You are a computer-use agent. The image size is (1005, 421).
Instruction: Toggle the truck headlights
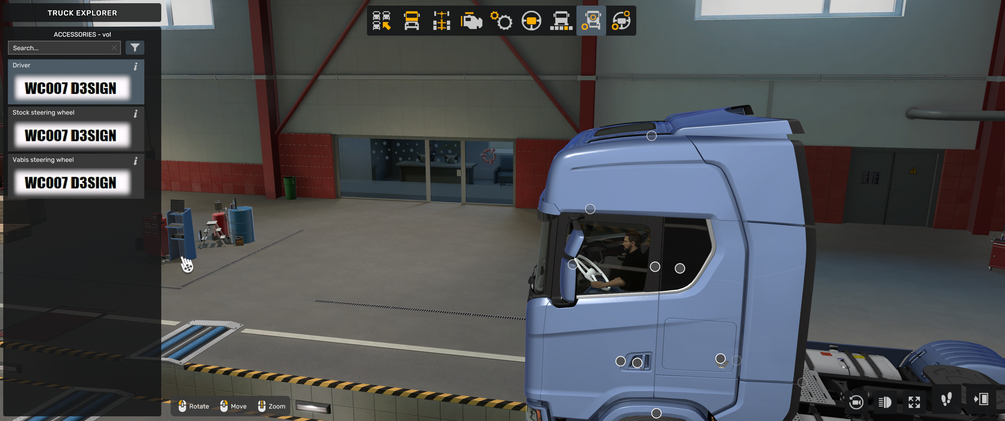click(x=885, y=401)
